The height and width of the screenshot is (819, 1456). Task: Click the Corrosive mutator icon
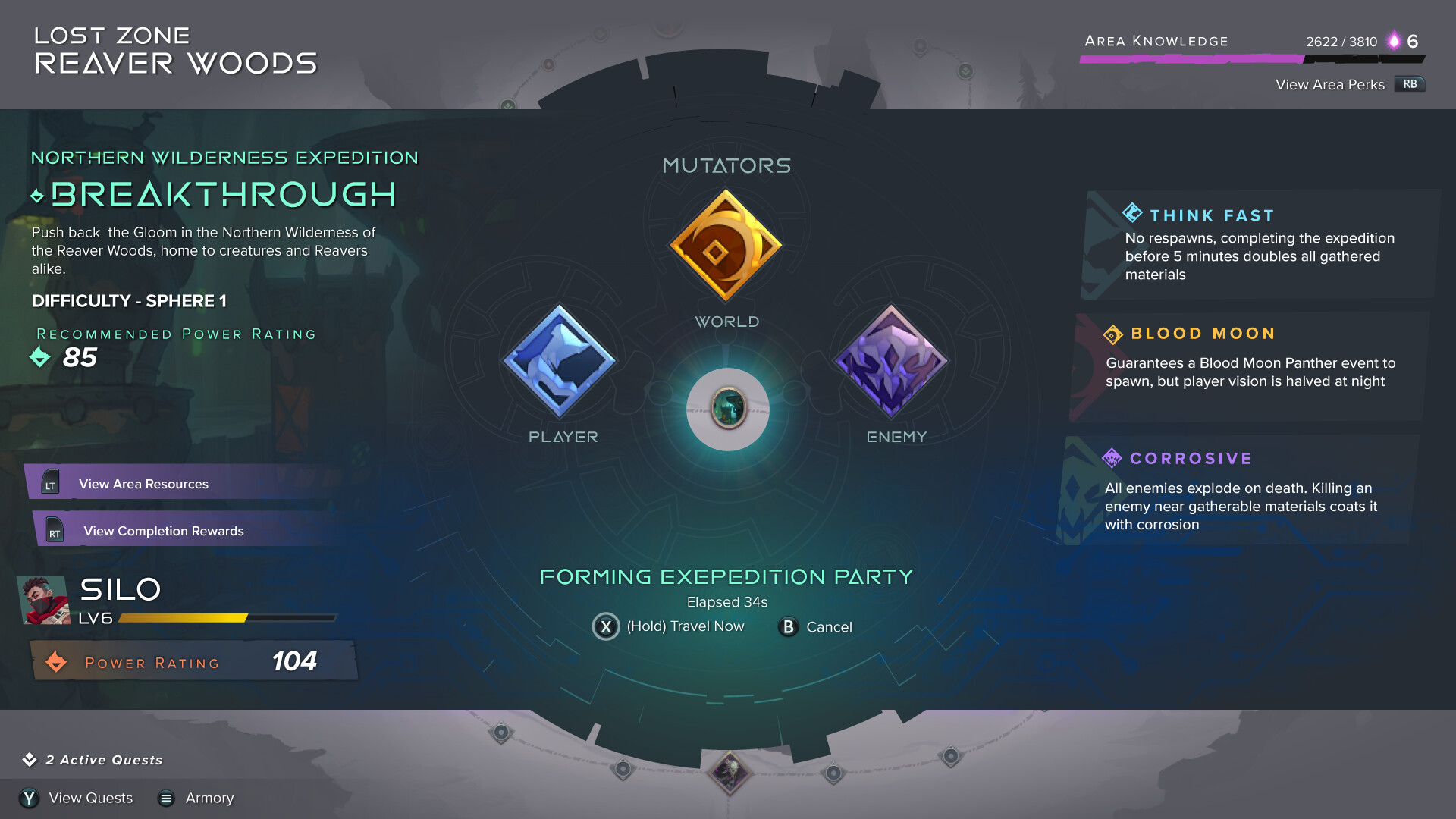pos(1112,458)
